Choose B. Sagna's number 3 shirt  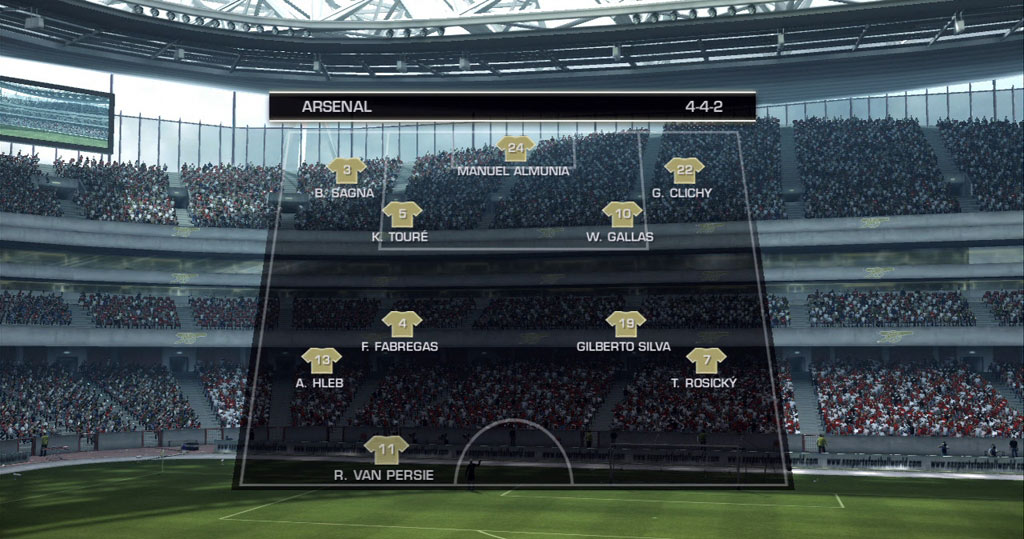[x=347, y=171]
